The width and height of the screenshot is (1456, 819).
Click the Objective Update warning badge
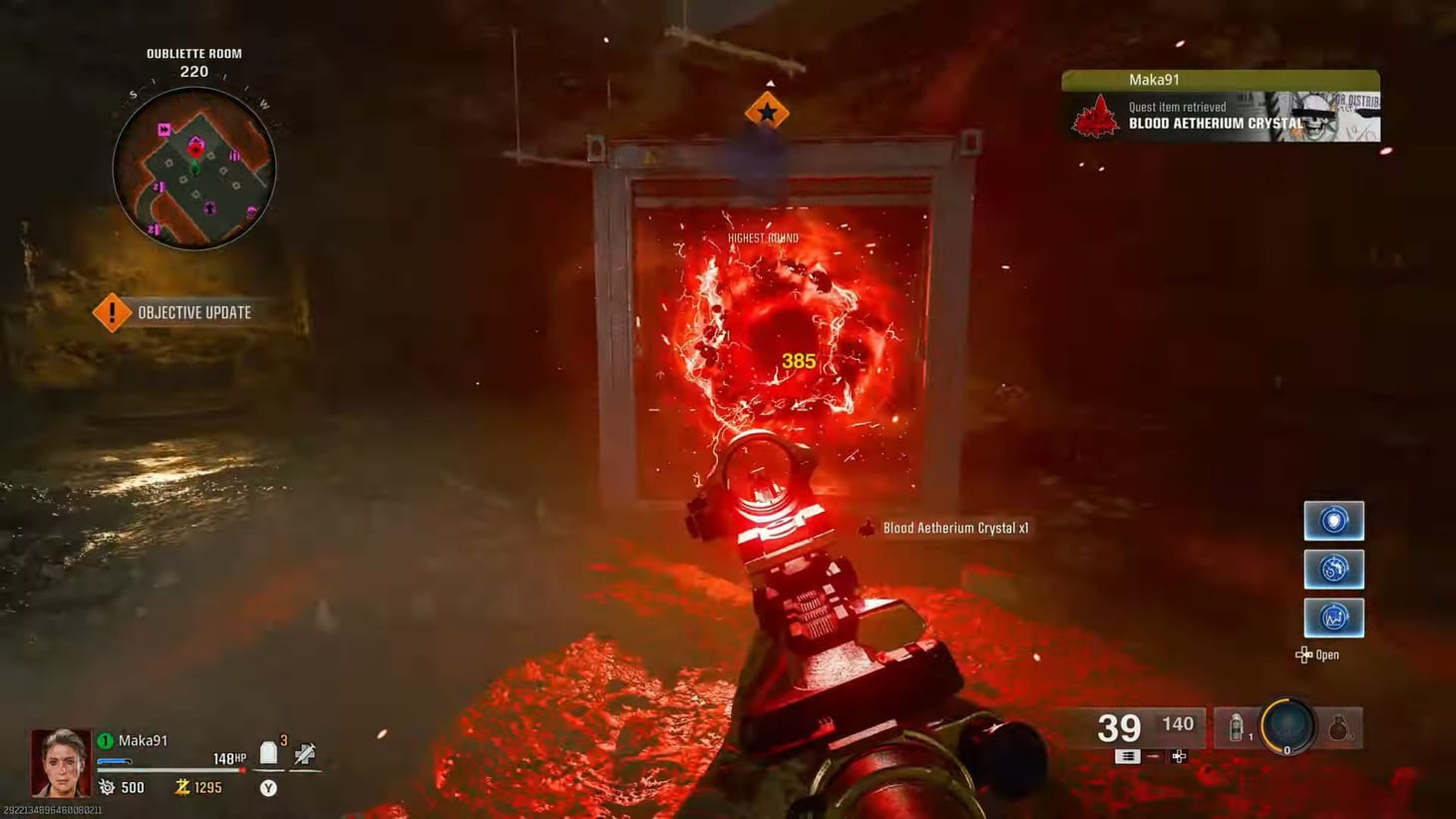click(x=112, y=311)
